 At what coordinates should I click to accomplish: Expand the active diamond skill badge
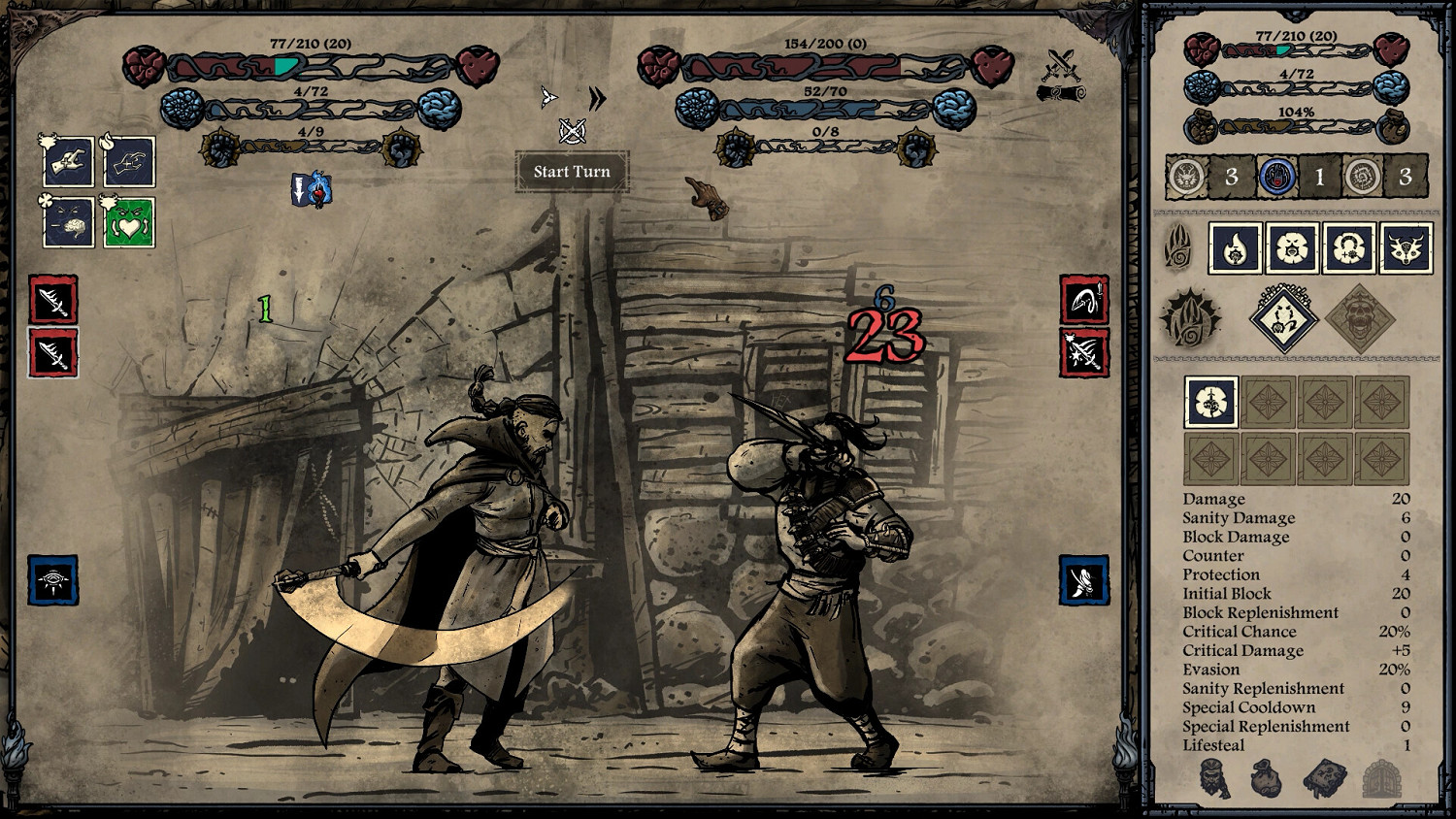1282,318
